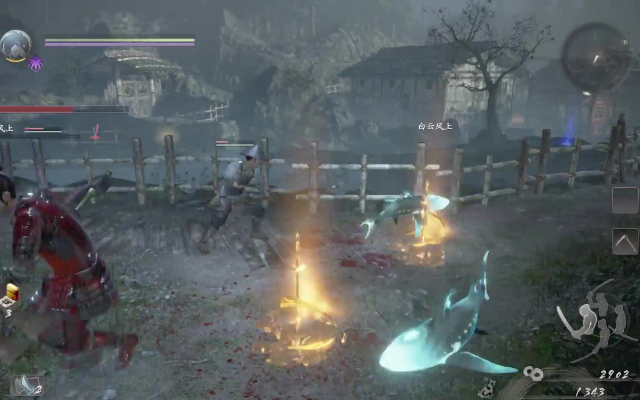Click the guardian spirit portrait orb

(x=16, y=45)
